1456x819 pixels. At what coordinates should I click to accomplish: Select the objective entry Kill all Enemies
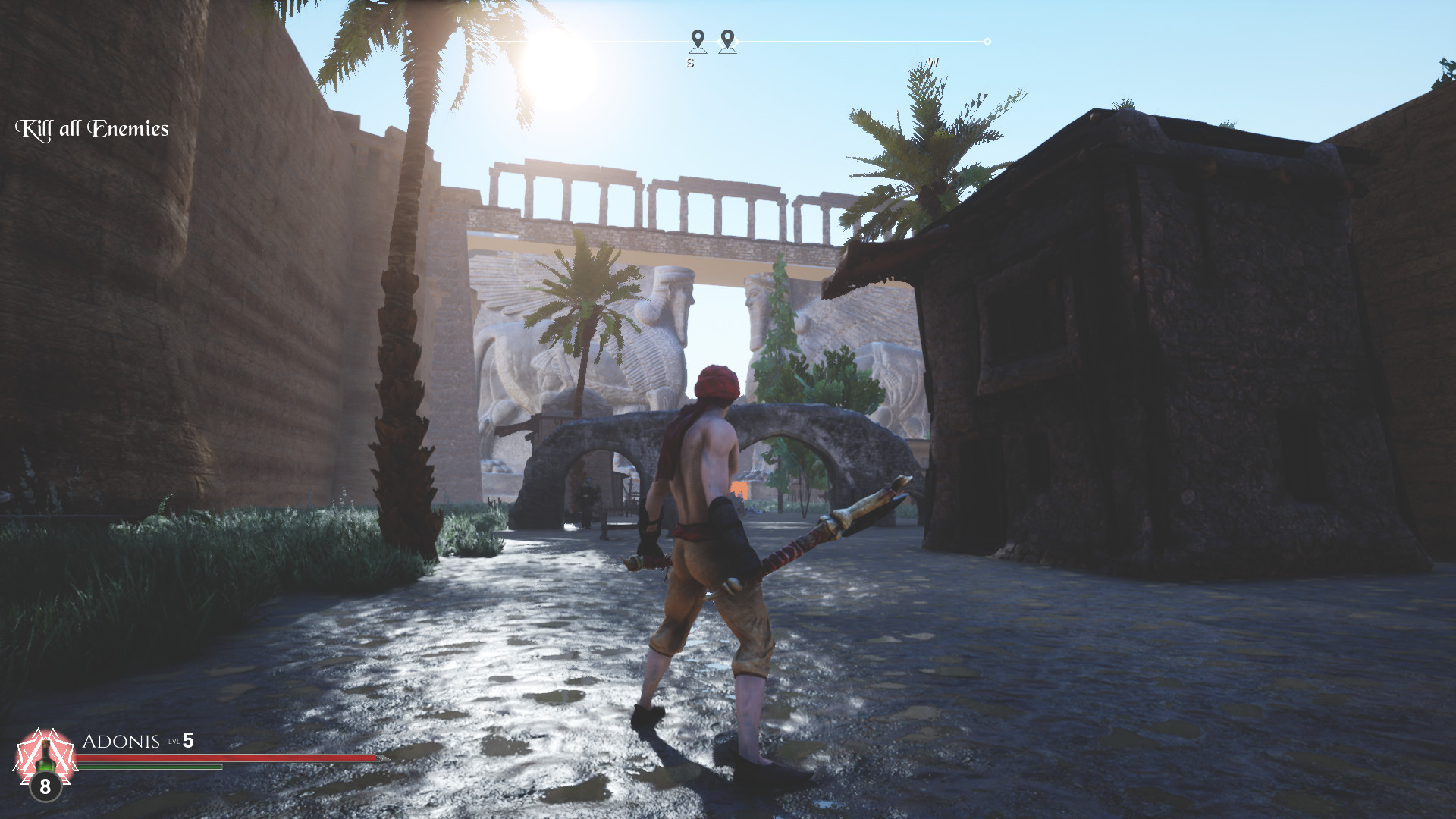[x=91, y=128]
